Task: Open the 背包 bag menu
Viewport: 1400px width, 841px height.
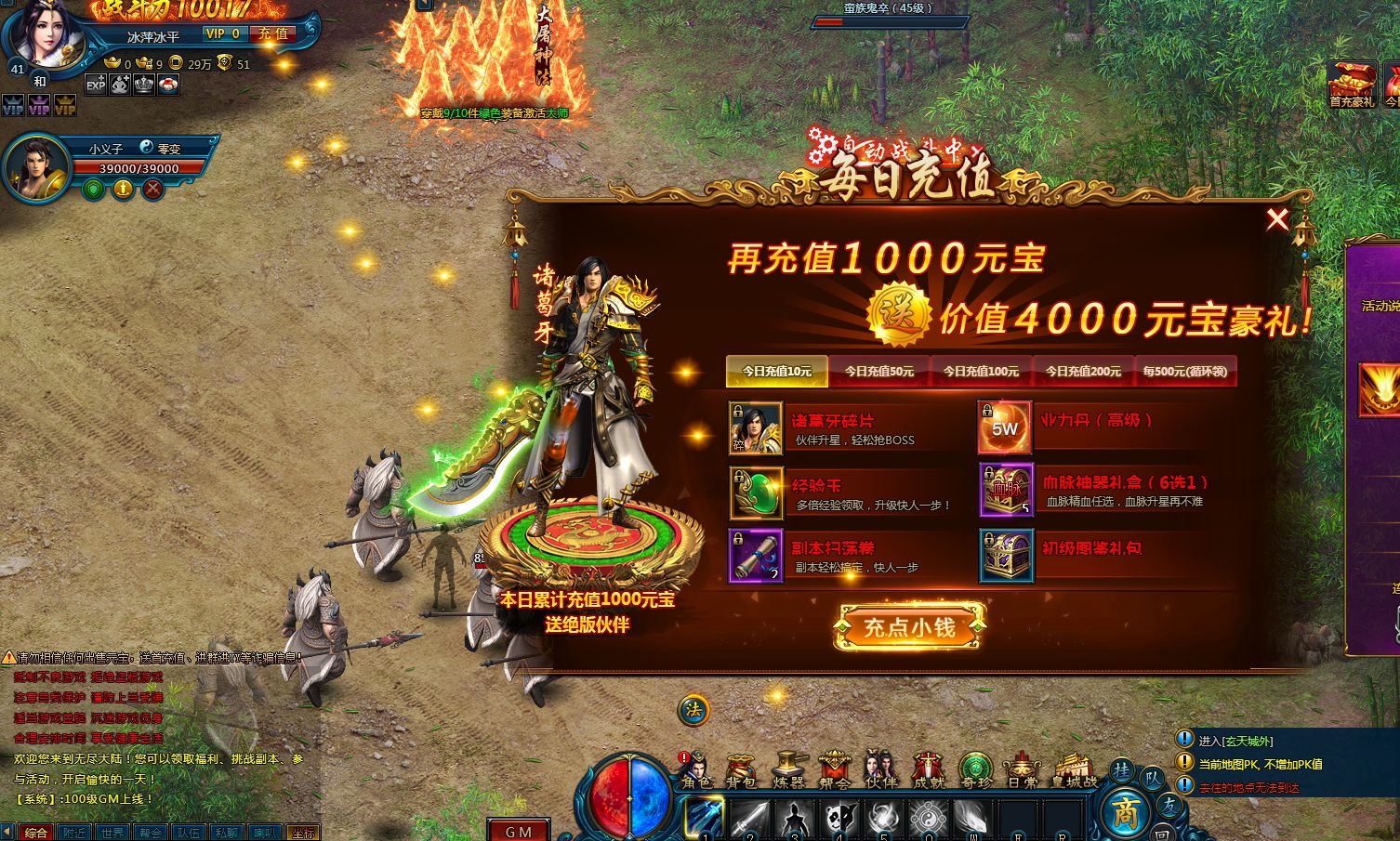Action: coord(742,770)
